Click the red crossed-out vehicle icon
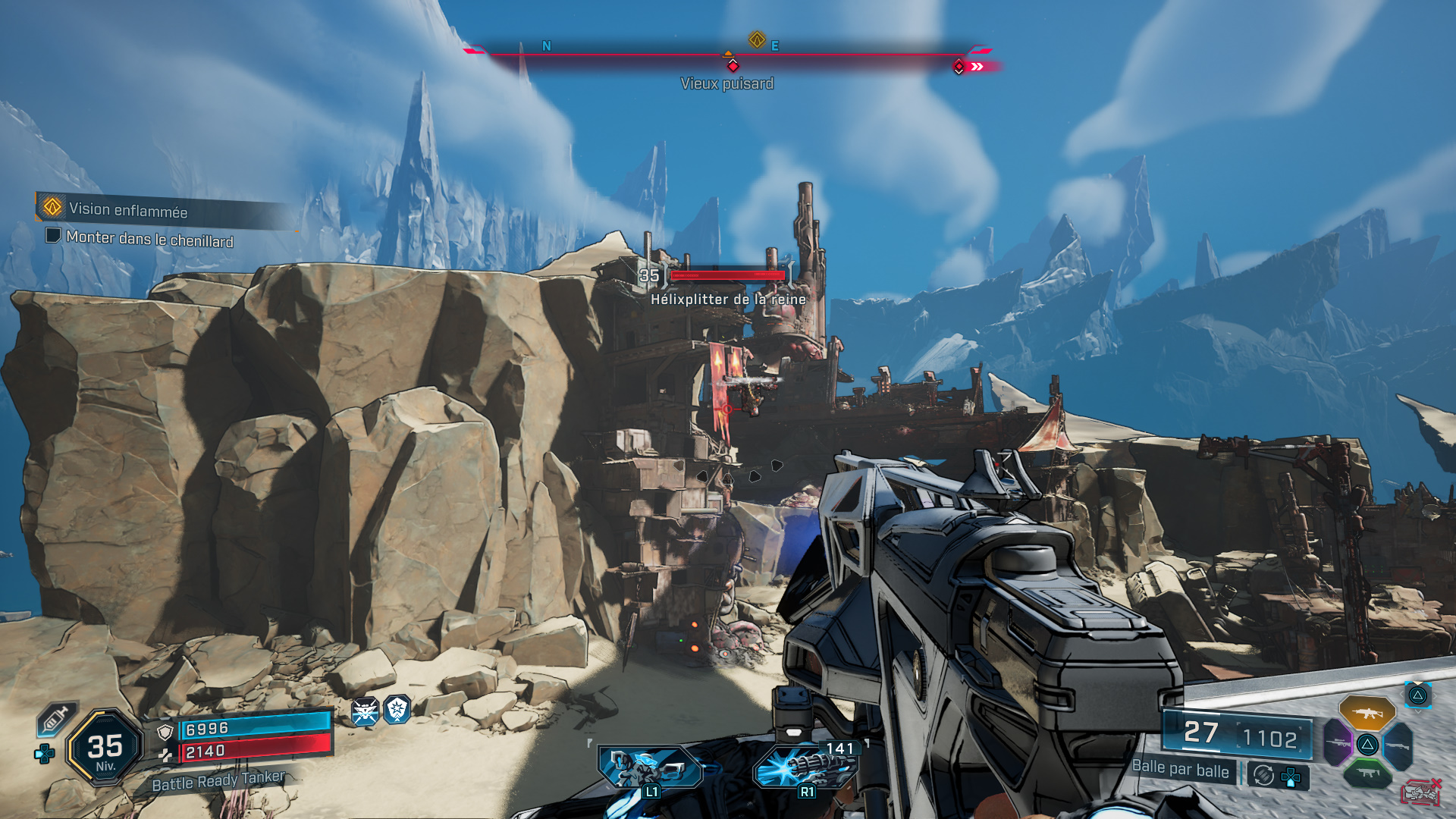 point(1420,792)
